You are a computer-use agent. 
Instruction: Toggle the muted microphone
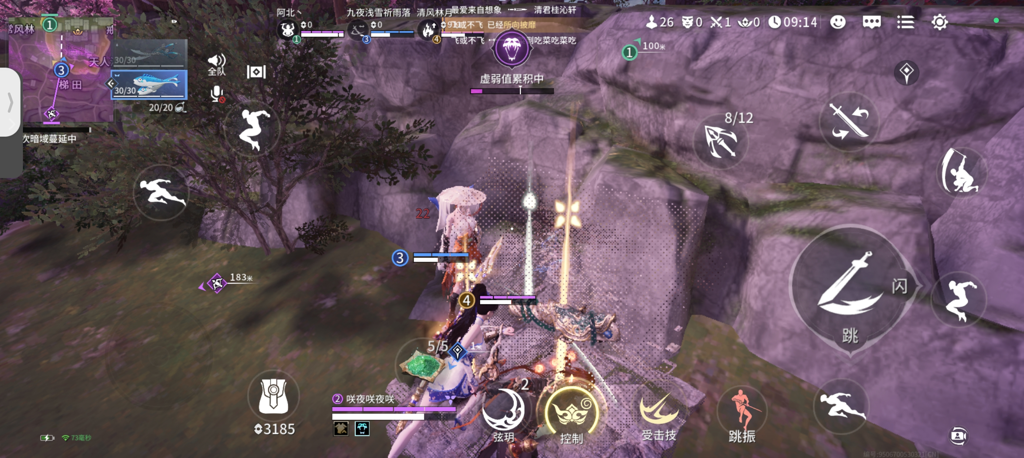(x=216, y=94)
